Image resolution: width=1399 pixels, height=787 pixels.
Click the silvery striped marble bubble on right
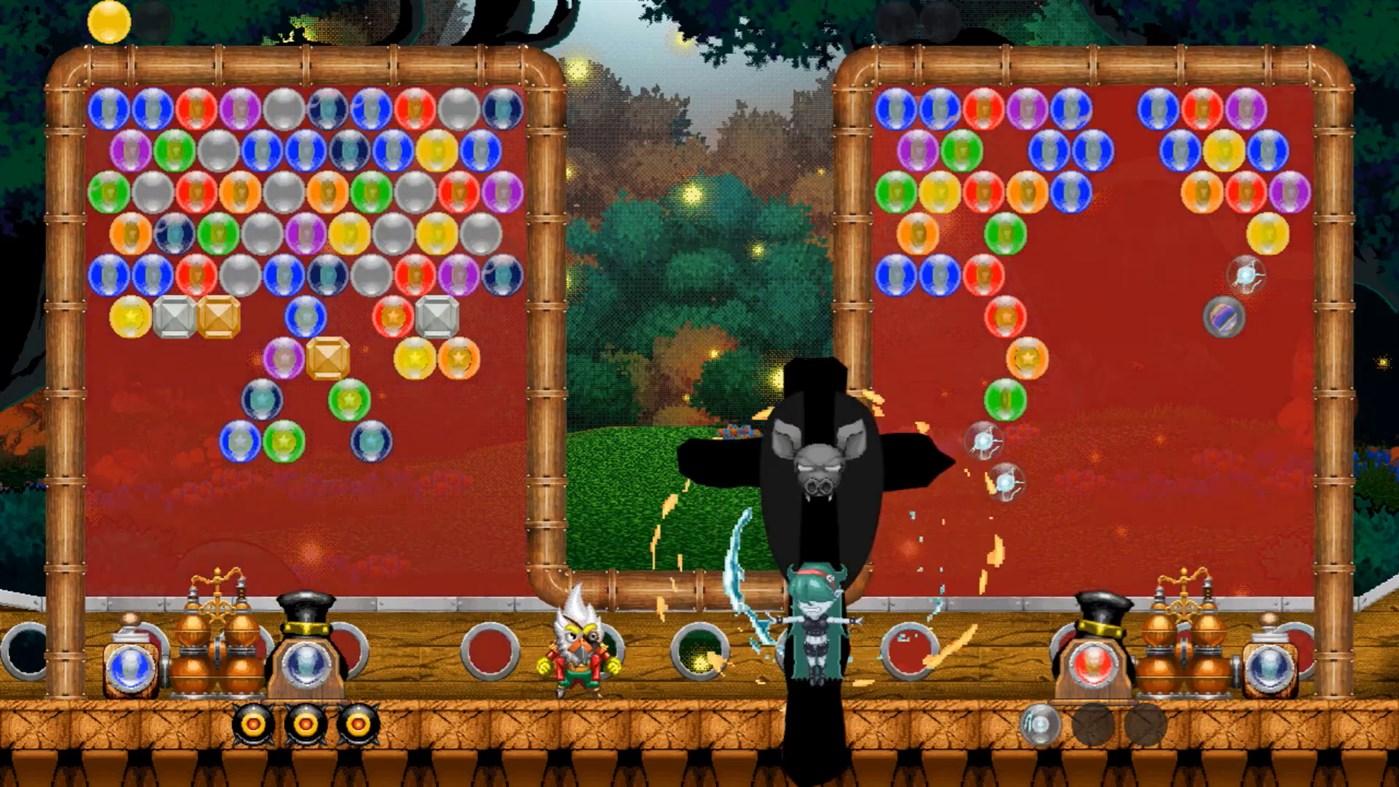pos(1226,315)
